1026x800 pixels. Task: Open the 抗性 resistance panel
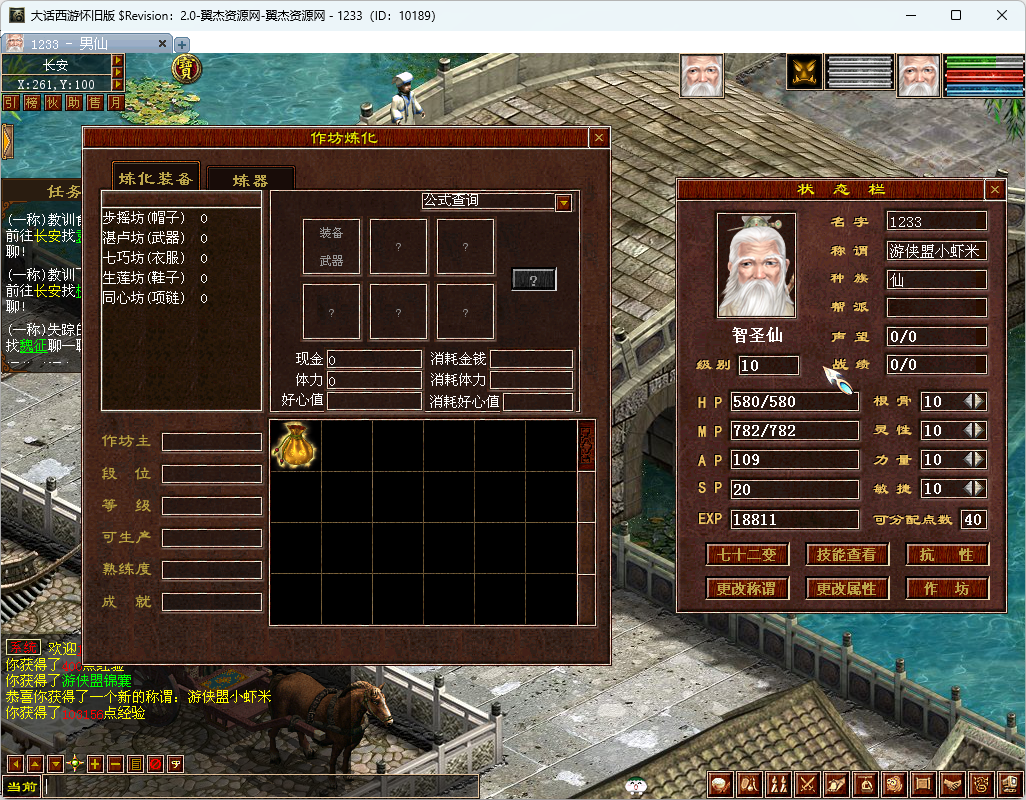(947, 555)
